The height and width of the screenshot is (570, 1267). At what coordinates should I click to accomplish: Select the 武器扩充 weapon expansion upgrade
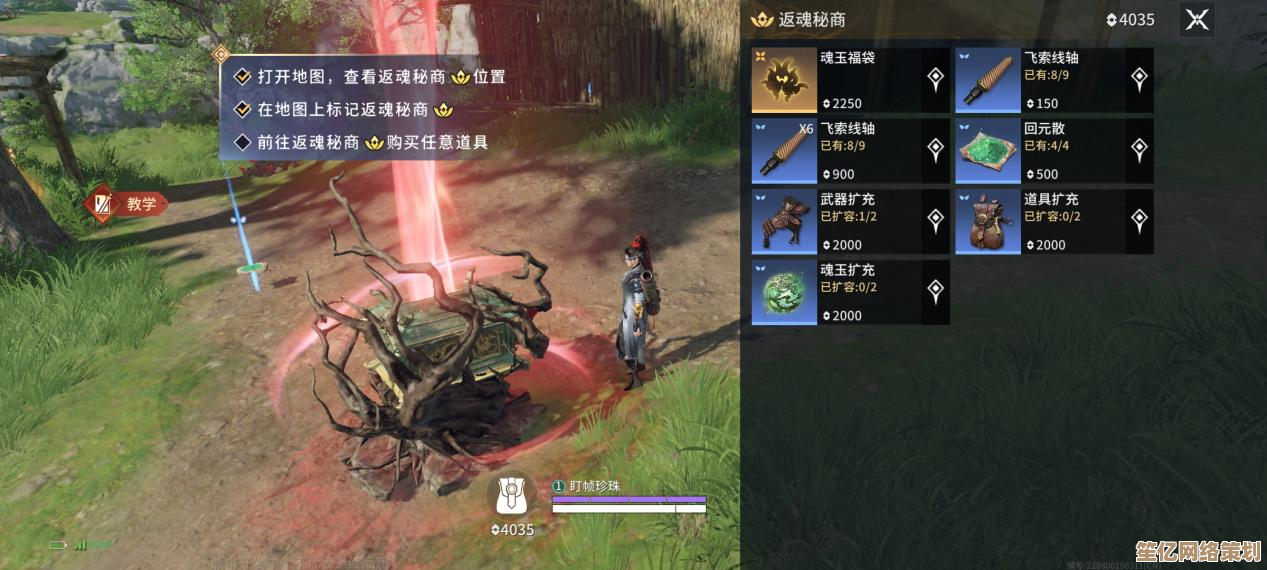click(x=850, y=222)
